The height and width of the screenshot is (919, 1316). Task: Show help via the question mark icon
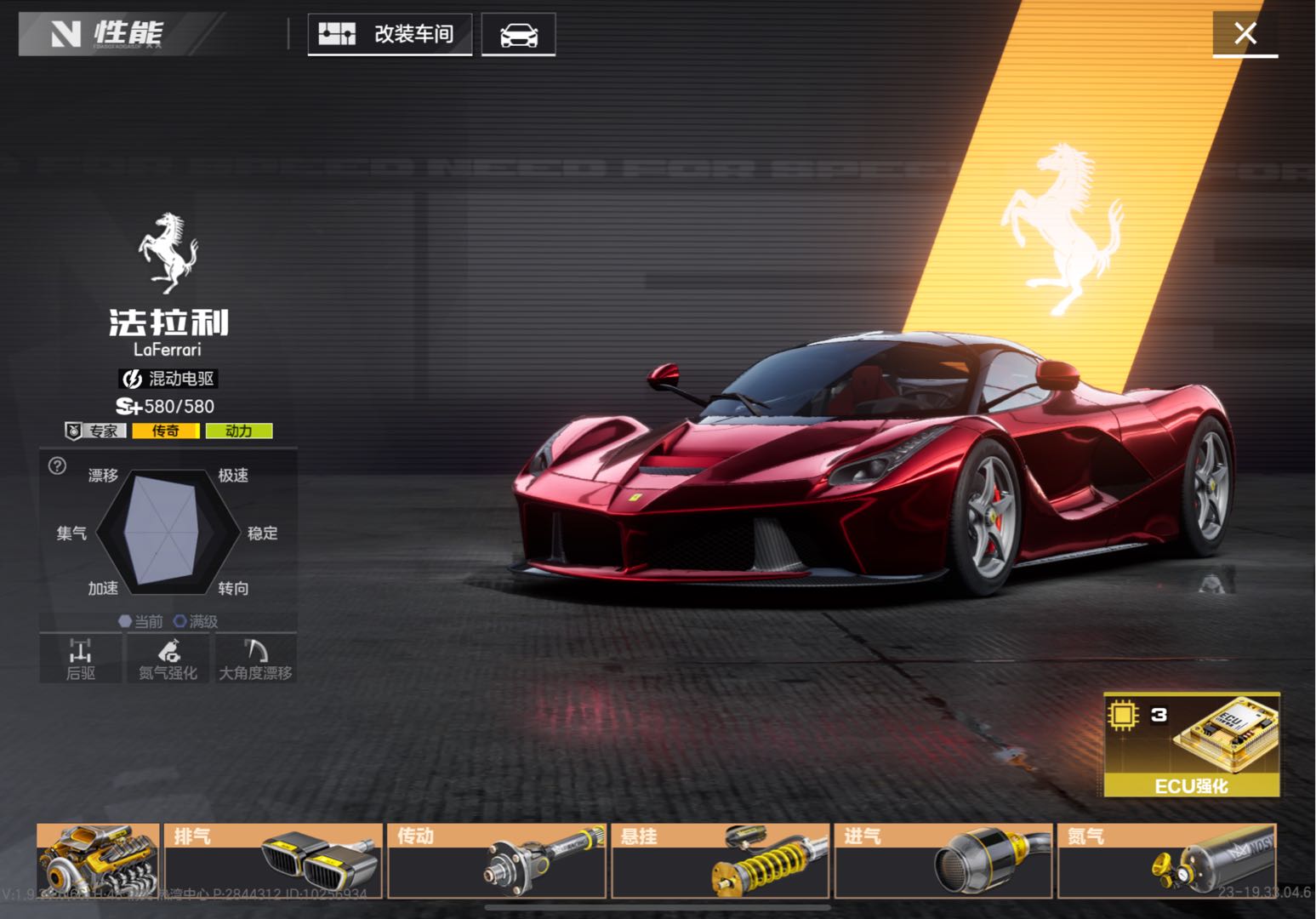tap(57, 465)
